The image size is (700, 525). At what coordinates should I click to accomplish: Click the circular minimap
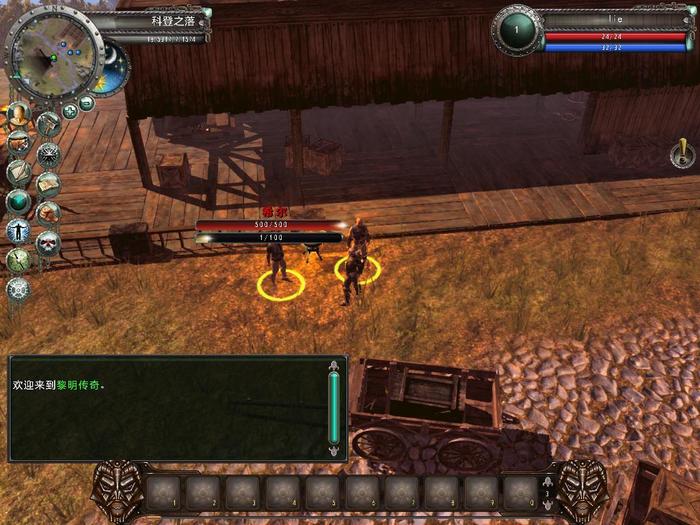pos(55,55)
